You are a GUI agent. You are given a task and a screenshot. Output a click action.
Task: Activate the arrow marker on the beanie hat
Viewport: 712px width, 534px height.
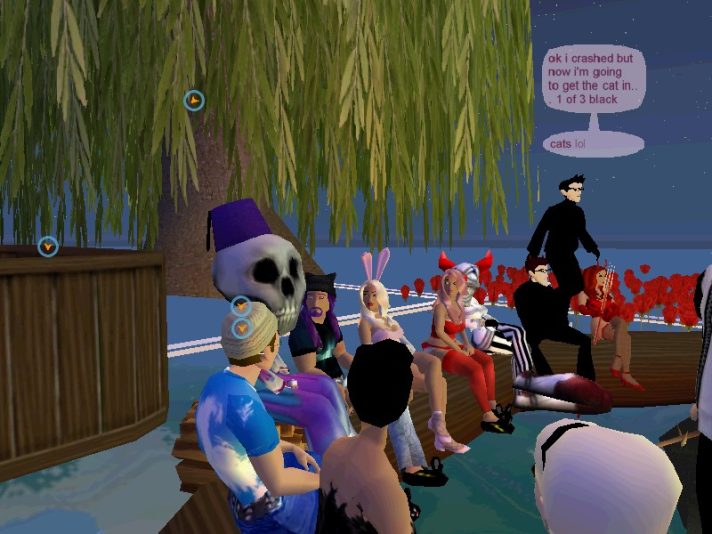[x=241, y=327]
